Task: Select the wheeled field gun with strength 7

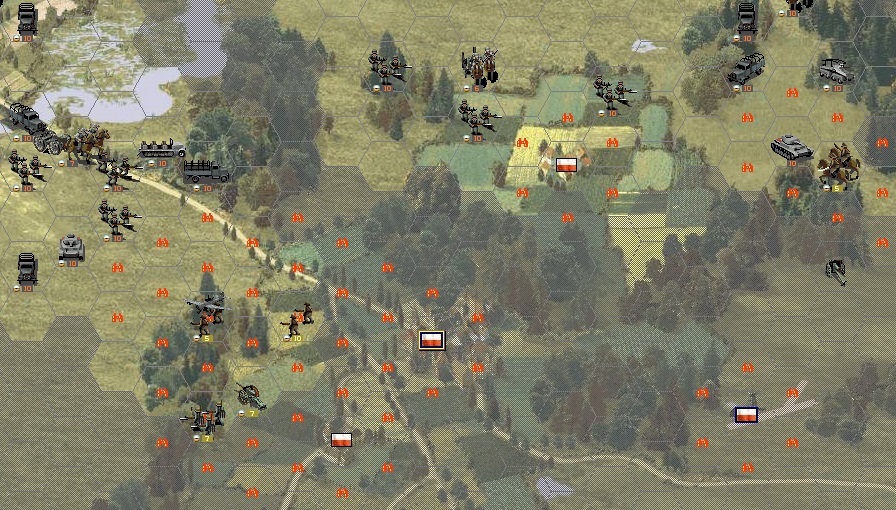Action: pyautogui.click(x=249, y=396)
